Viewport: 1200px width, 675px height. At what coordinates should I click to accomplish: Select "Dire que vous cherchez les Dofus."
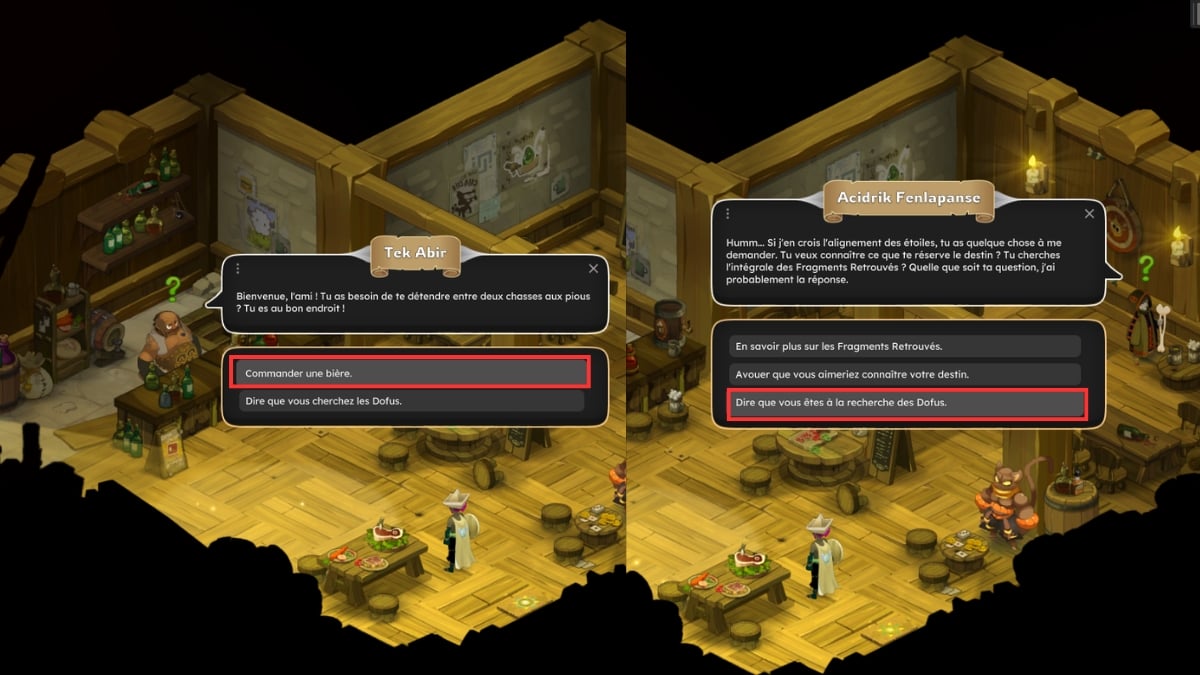[410, 401]
